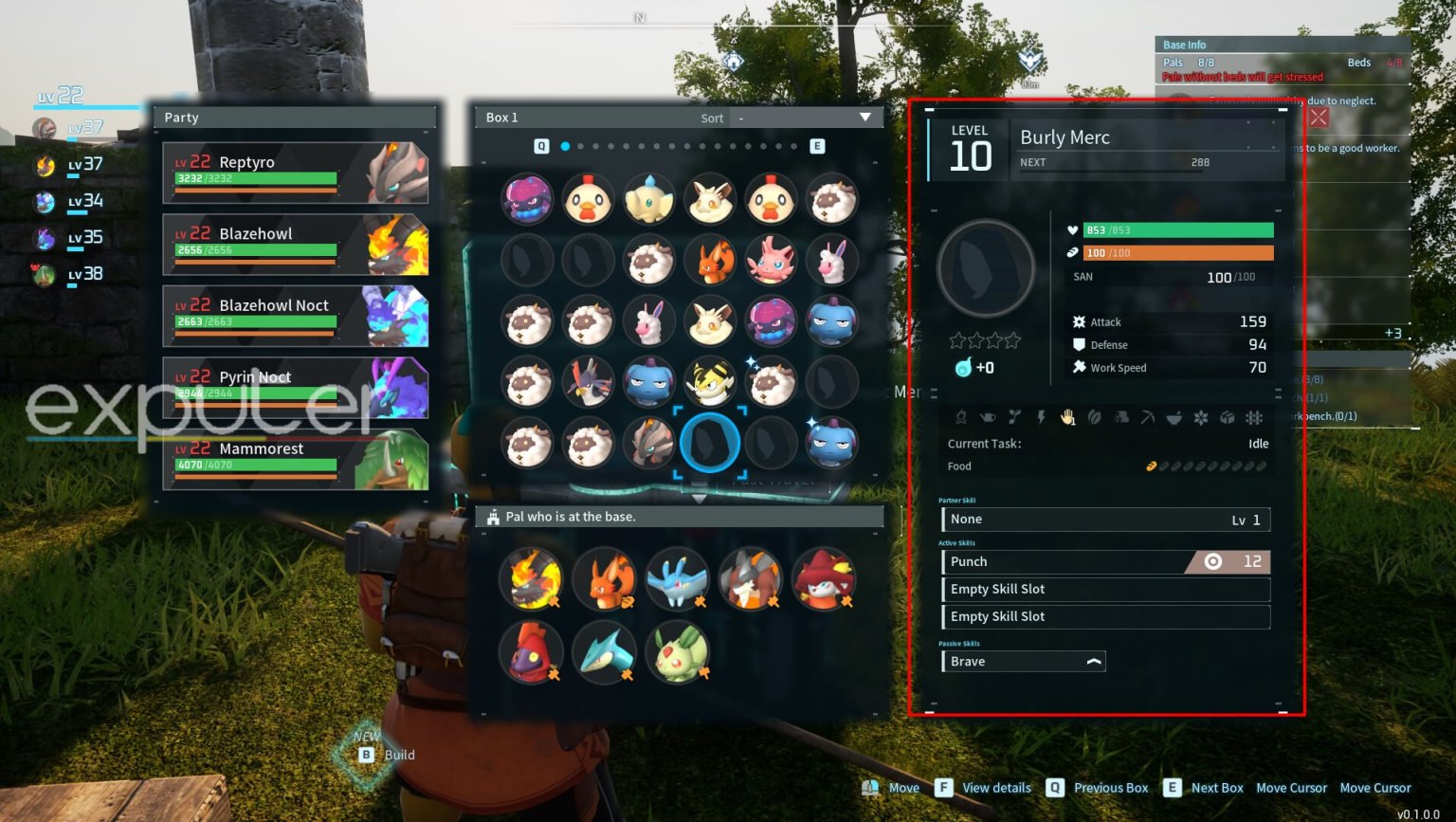Select the pink axolotl Pal in the box
Screen dimensions: 1456x822
[x=771, y=260]
